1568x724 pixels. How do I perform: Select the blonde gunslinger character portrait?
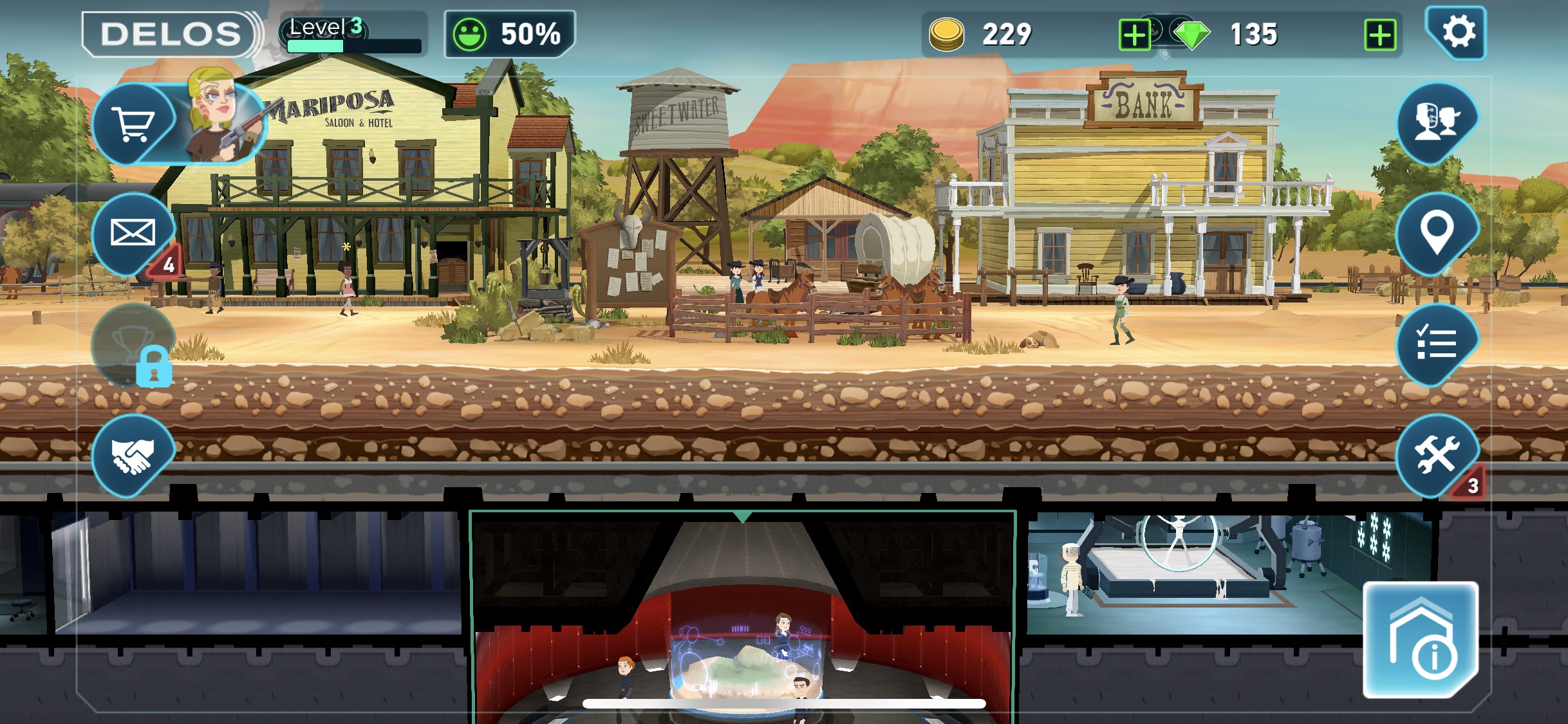coord(222,116)
